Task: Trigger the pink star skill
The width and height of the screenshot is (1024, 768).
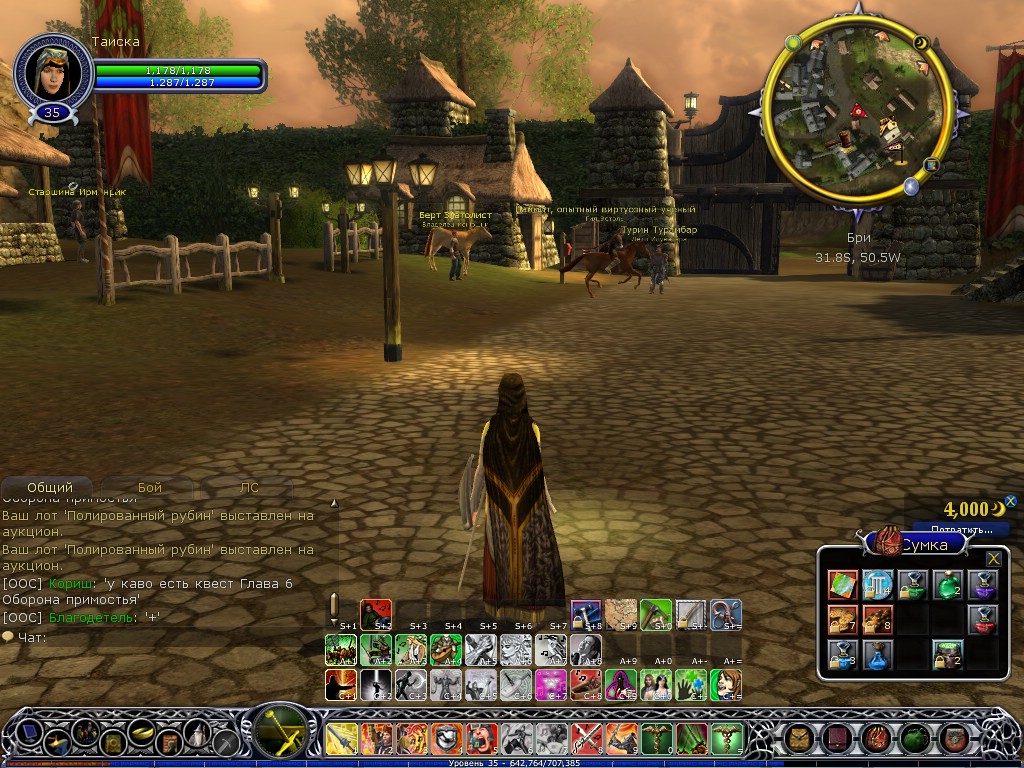Action: (x=550, y=685)
